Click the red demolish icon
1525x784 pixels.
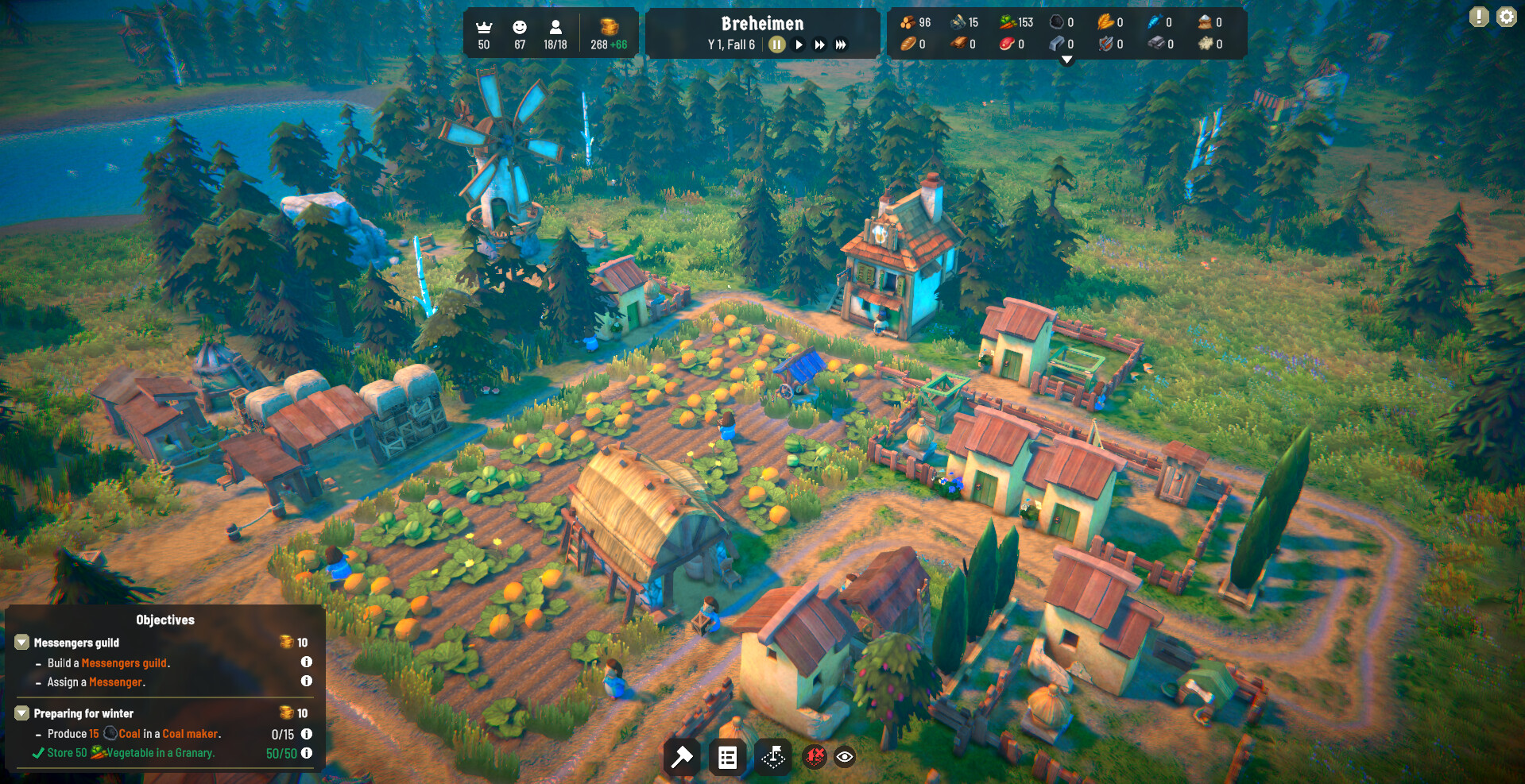click(817, 757)
